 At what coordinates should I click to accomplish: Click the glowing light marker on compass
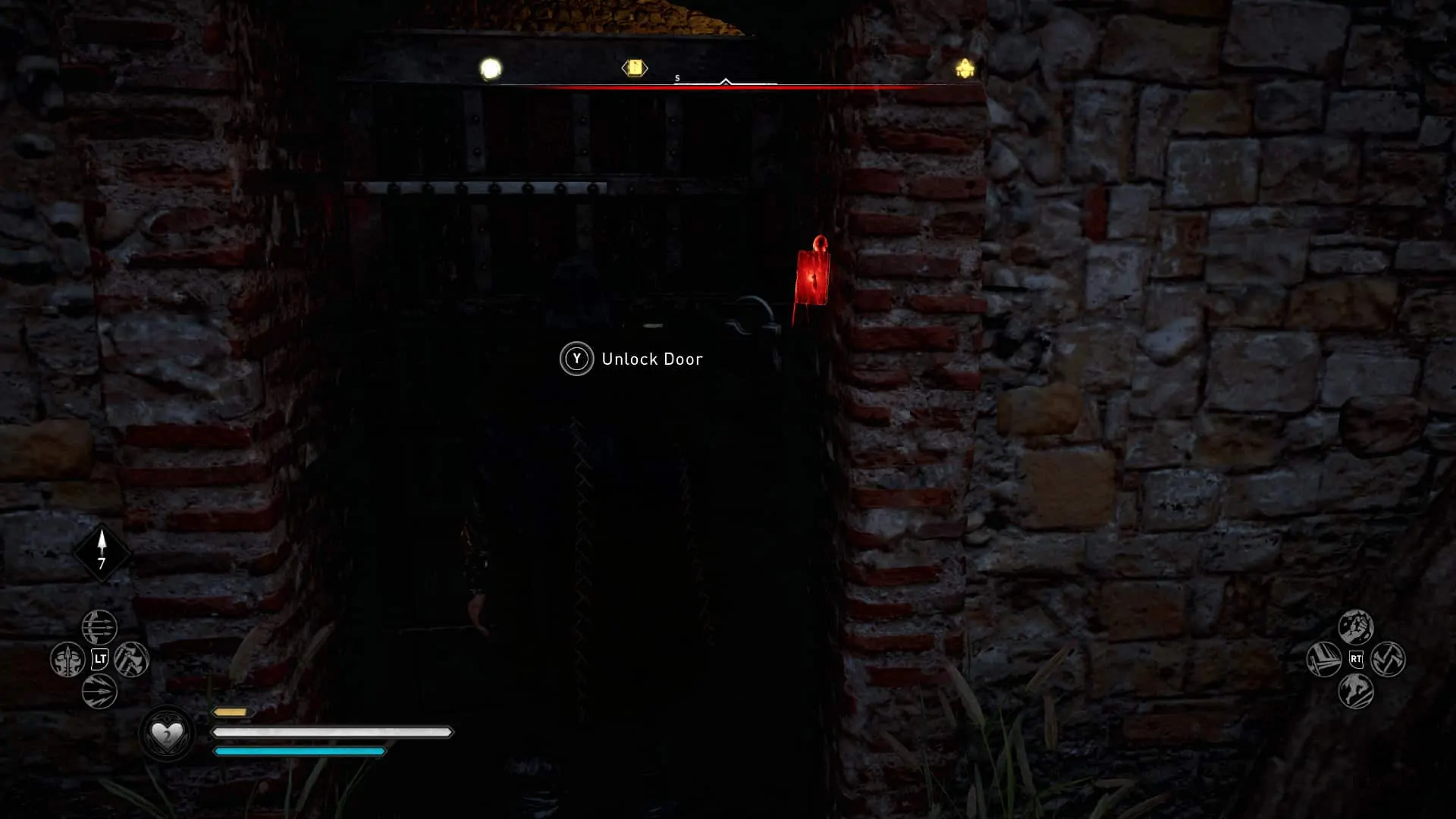(489, 67)
